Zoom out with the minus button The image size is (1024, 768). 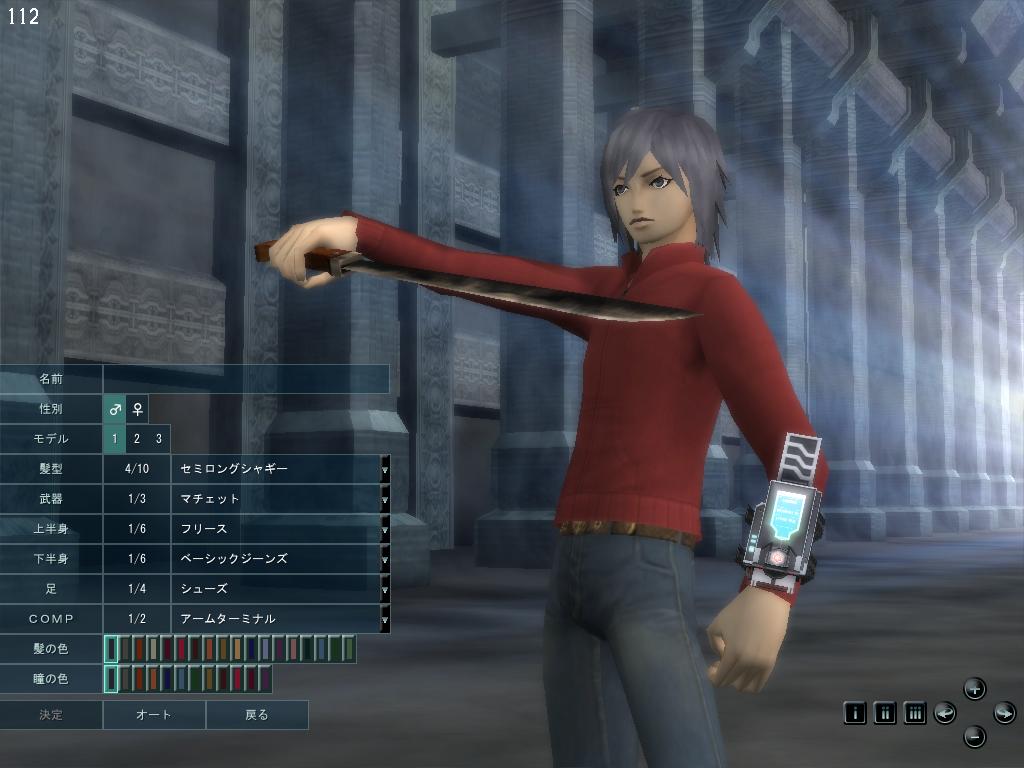pos(975,738)
